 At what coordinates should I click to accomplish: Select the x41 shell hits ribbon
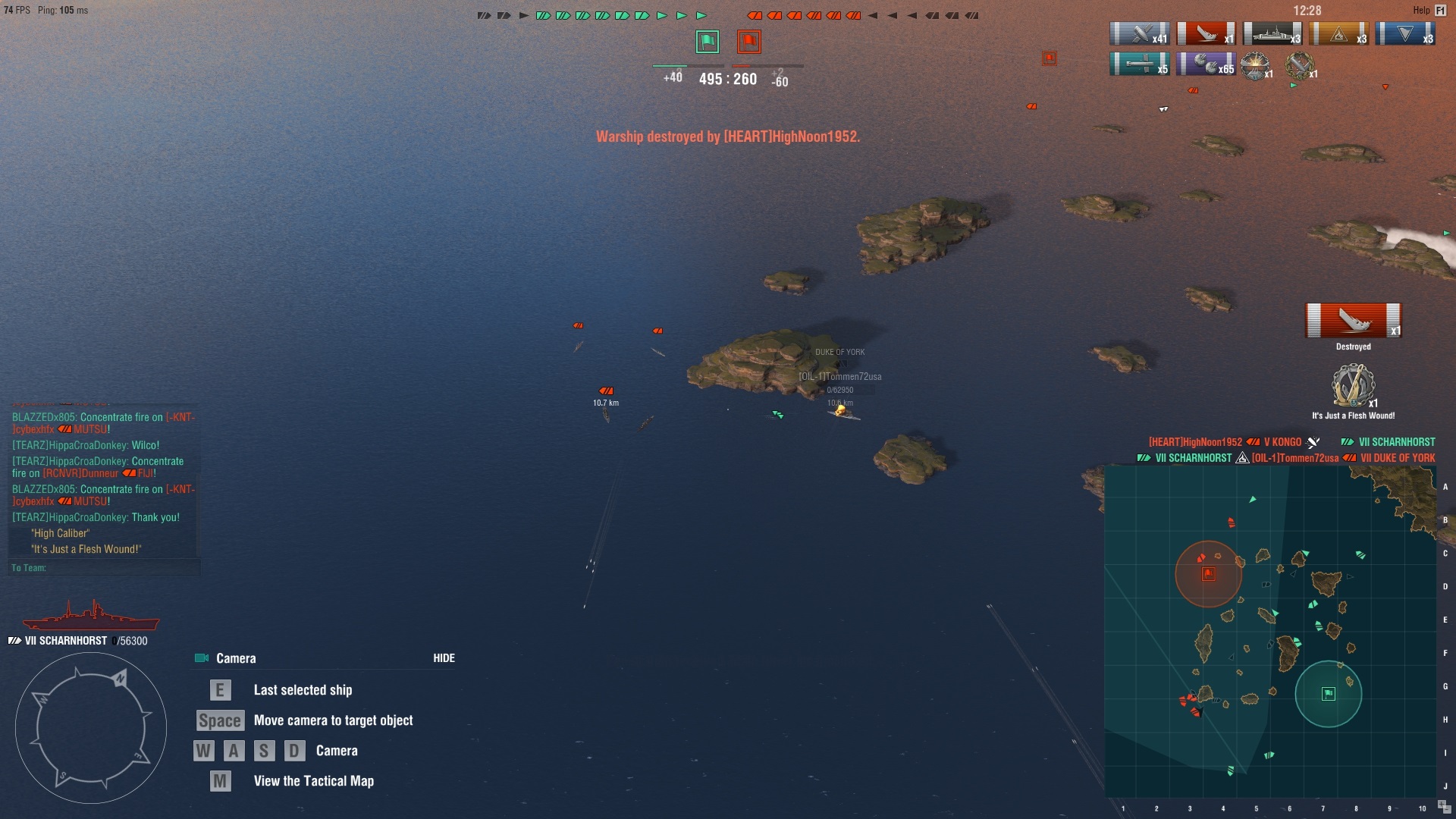click(1139, 34)
